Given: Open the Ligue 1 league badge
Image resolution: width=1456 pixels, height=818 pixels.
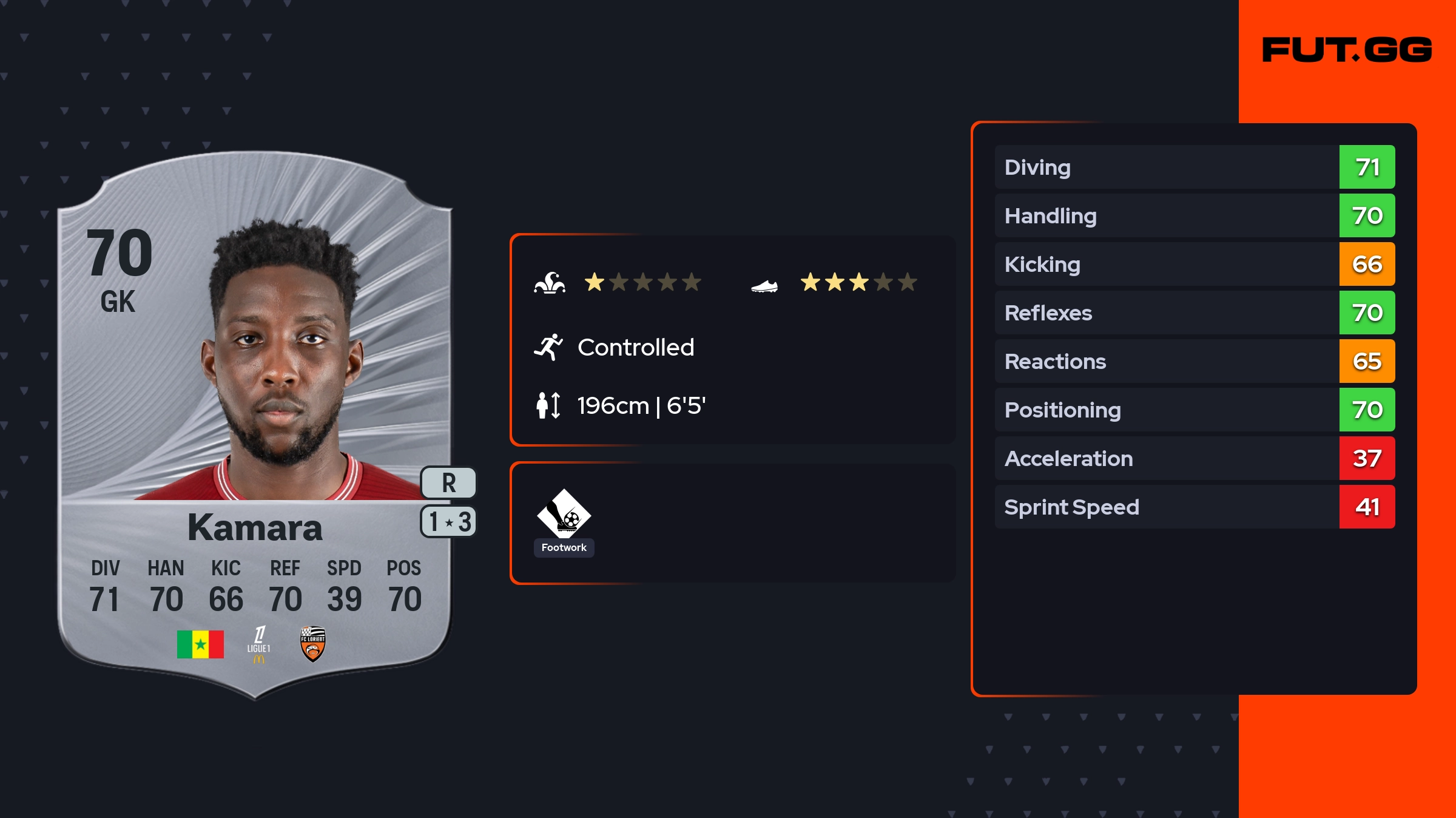Looking at the screenshot, I should coord(259,644).
